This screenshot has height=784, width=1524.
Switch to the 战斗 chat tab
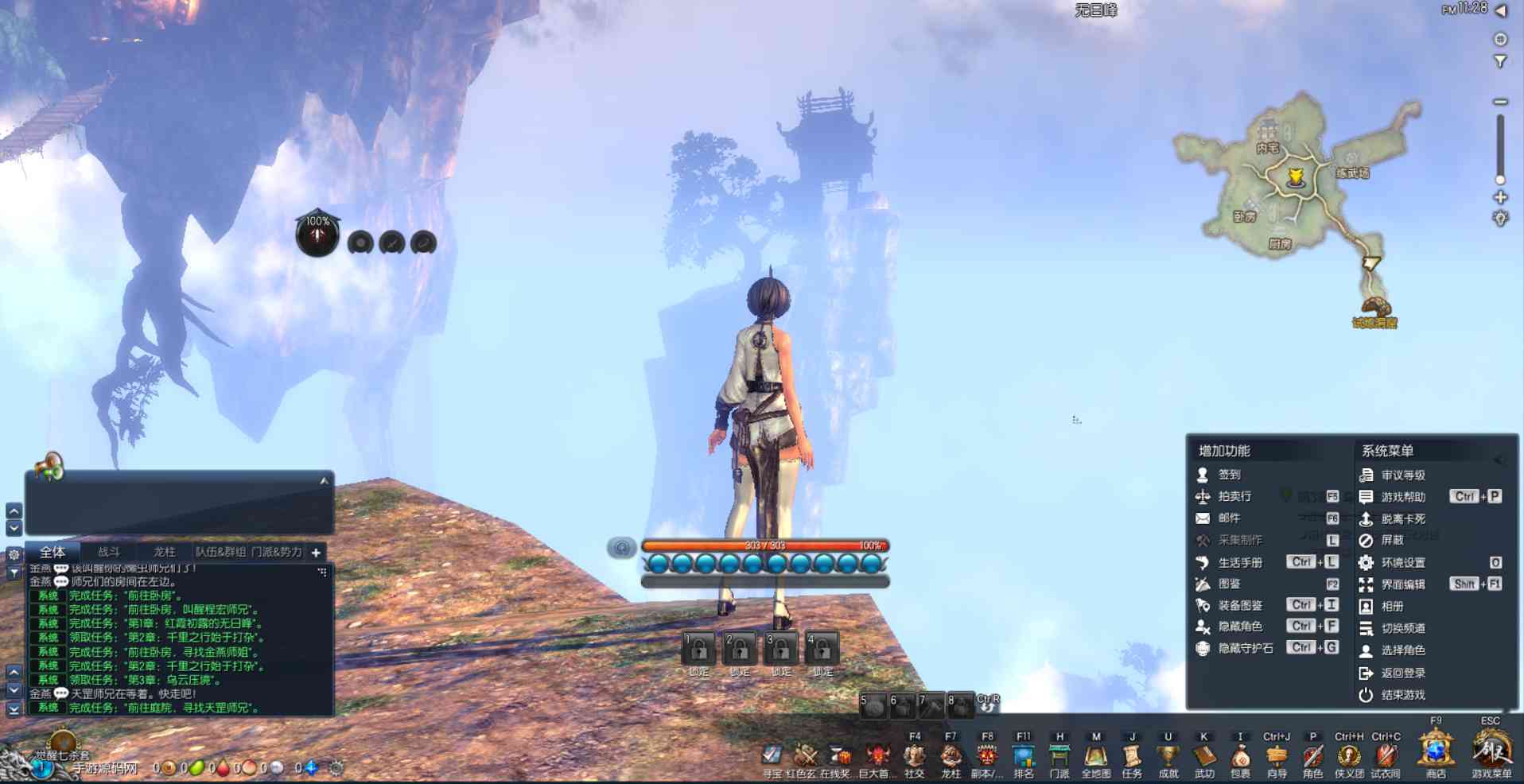click(x=109, y=552)
